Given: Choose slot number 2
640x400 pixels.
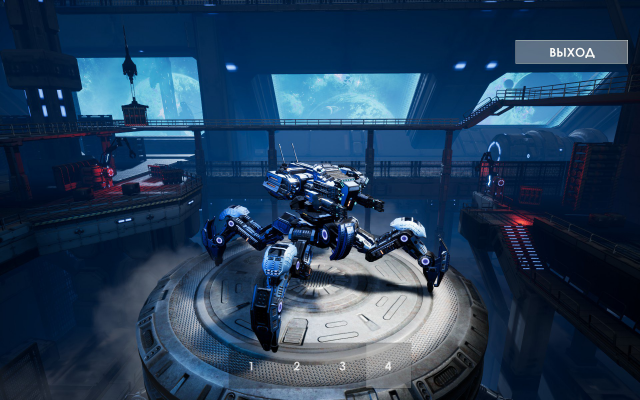Looking at the screenshot, I should 296,366.
